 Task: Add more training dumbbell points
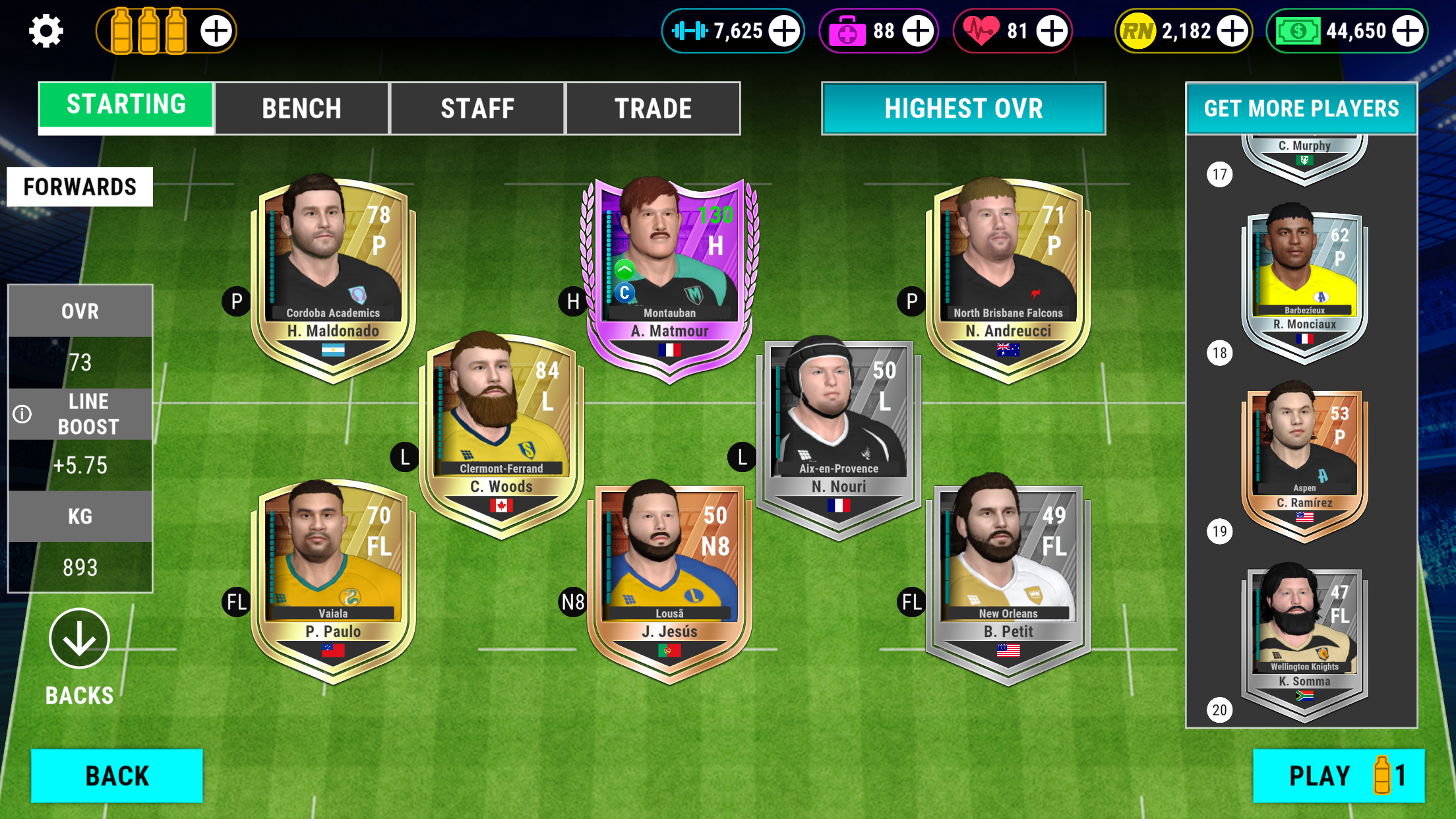click(784, 31)
